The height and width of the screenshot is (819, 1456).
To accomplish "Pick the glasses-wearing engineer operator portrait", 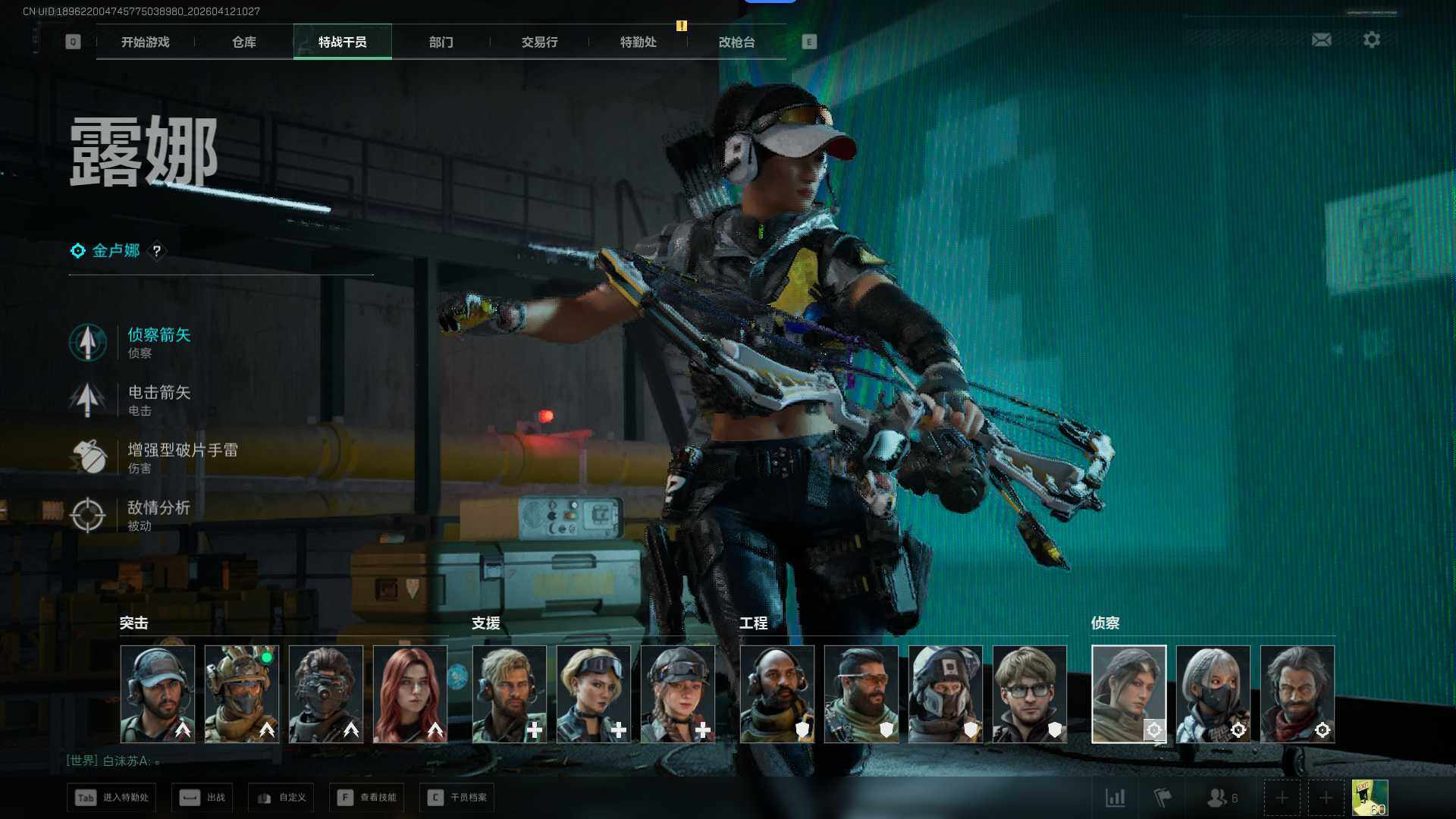I will click(1029, 693).
